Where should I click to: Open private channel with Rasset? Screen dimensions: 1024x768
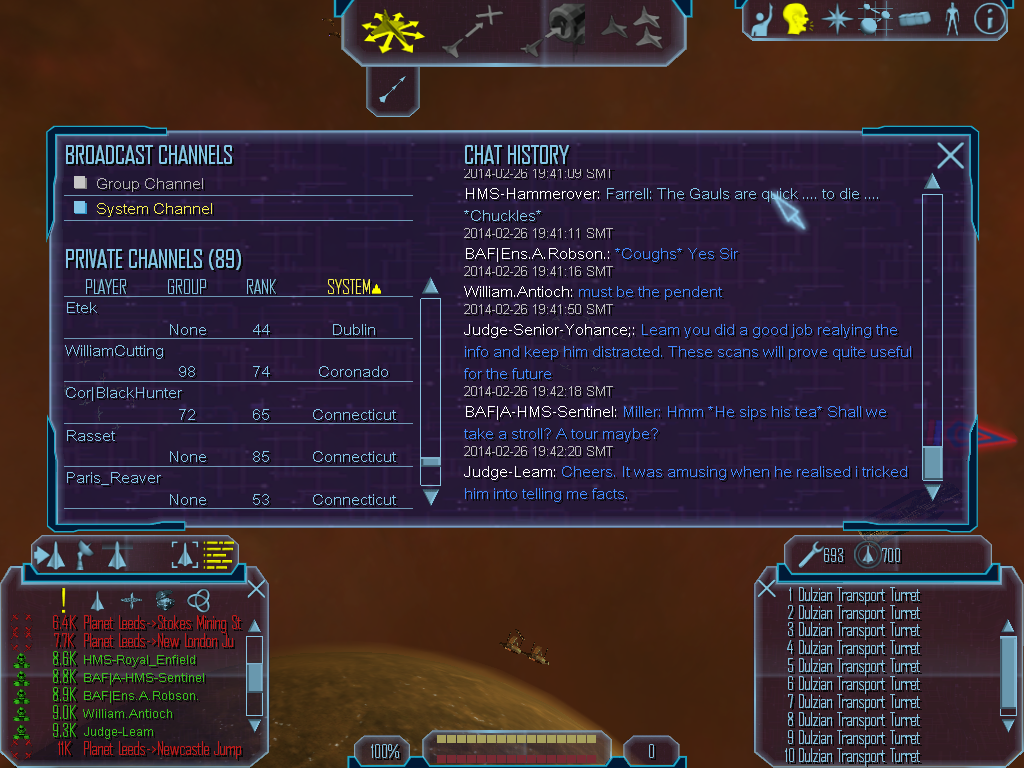91,436
